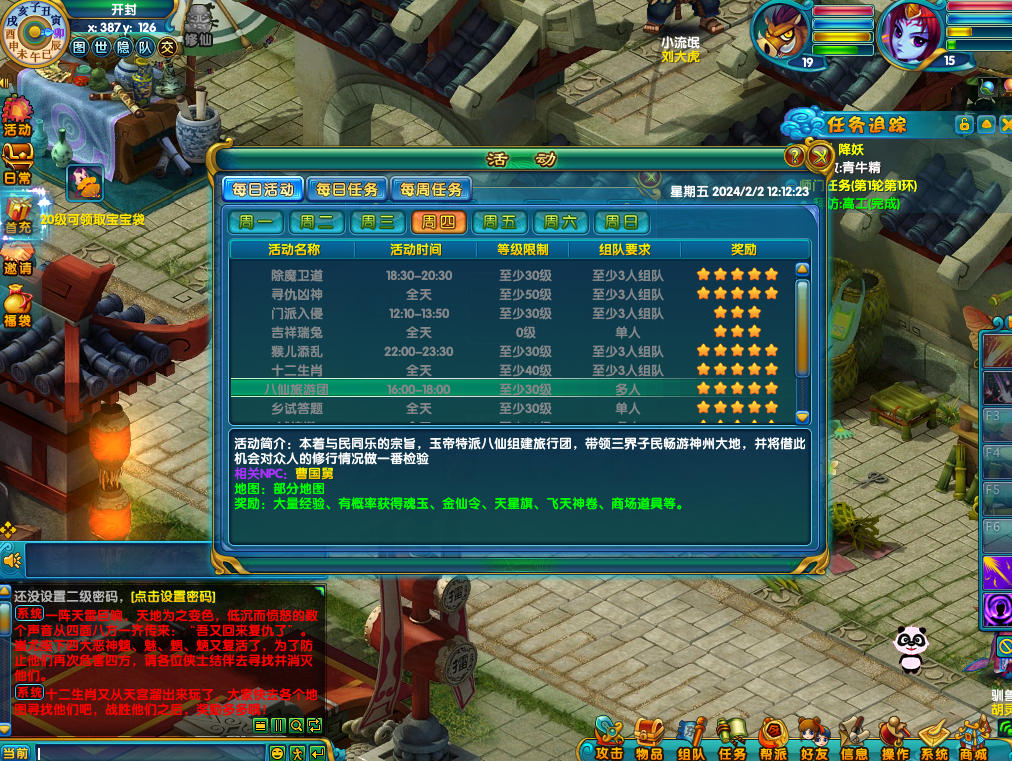Click the 图 map button under the coordinates

point(79,46)
